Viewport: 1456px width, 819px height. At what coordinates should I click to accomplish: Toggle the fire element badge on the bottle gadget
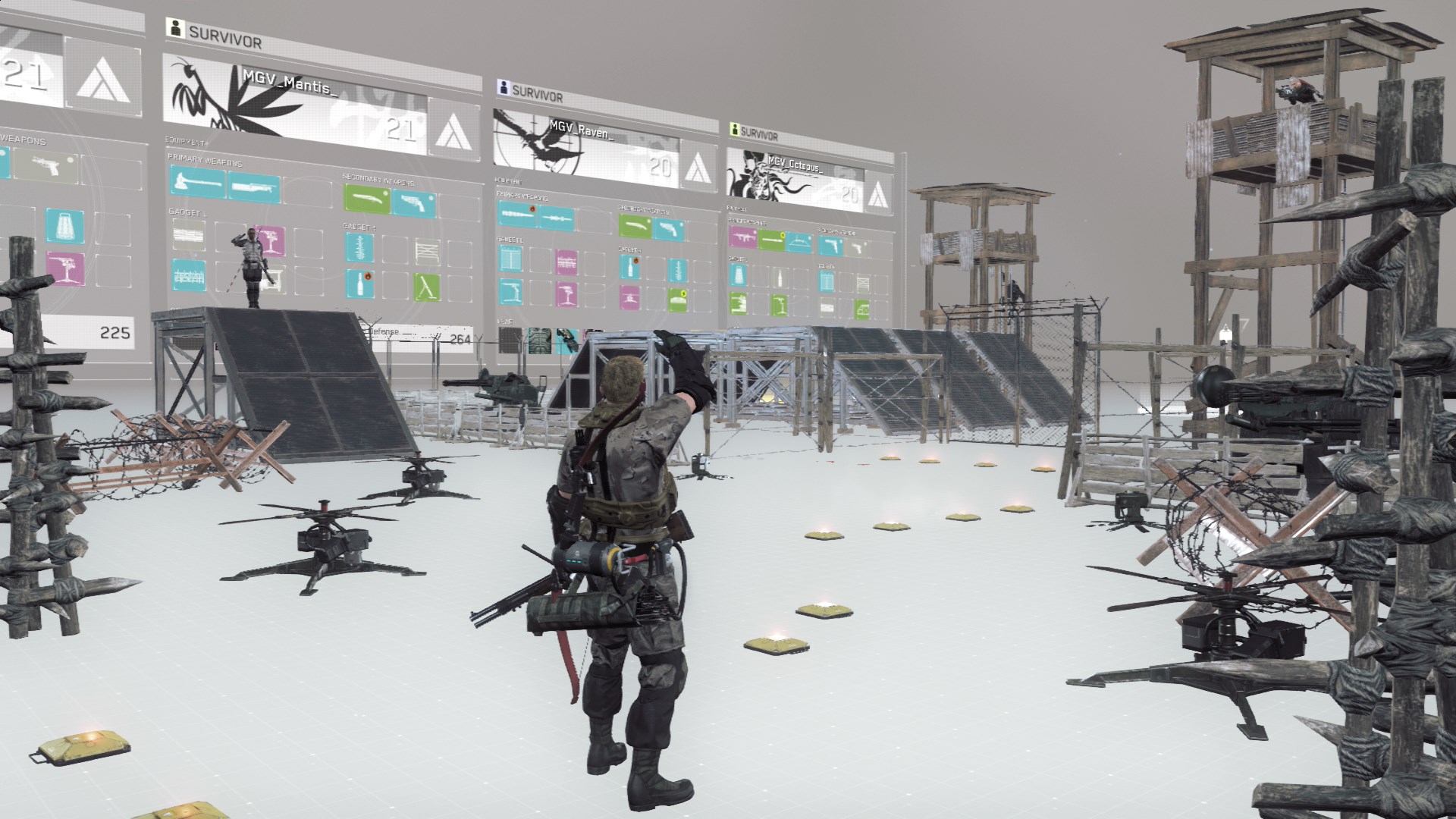[x=367, y=276]
